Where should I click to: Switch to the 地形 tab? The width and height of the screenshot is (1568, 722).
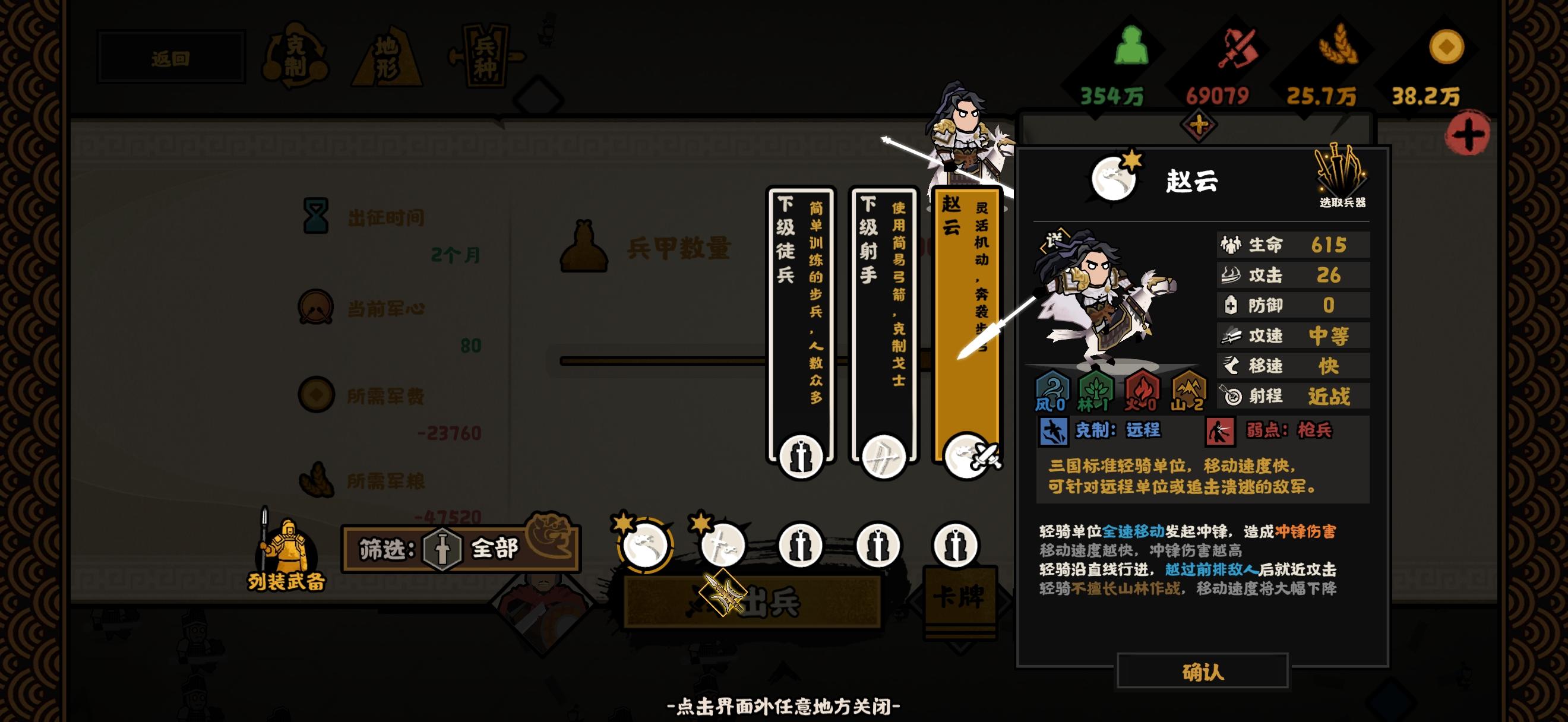coord(388,56)
